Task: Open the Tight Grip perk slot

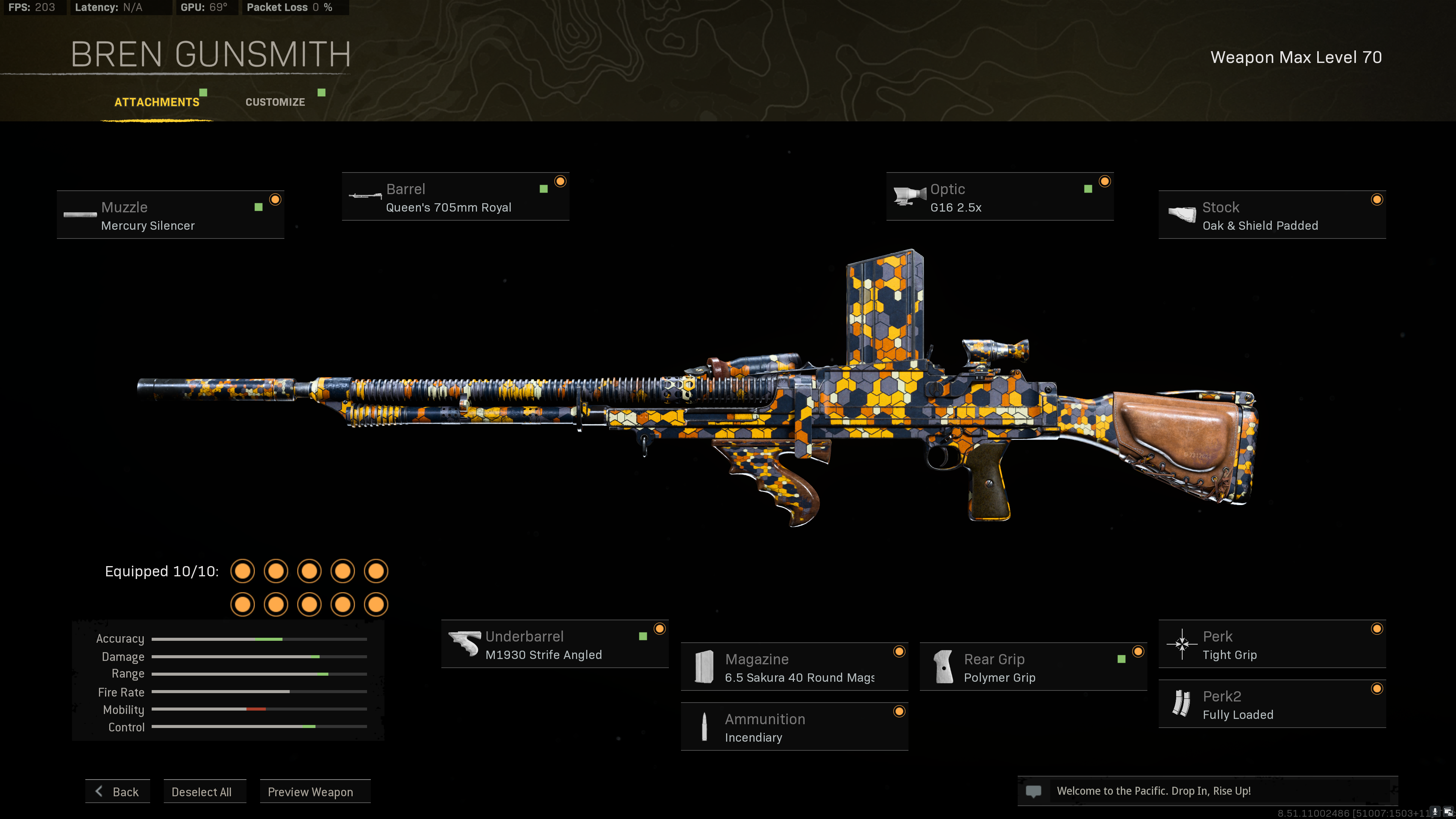Action: pyautogui.click(x=1272, y=644)
